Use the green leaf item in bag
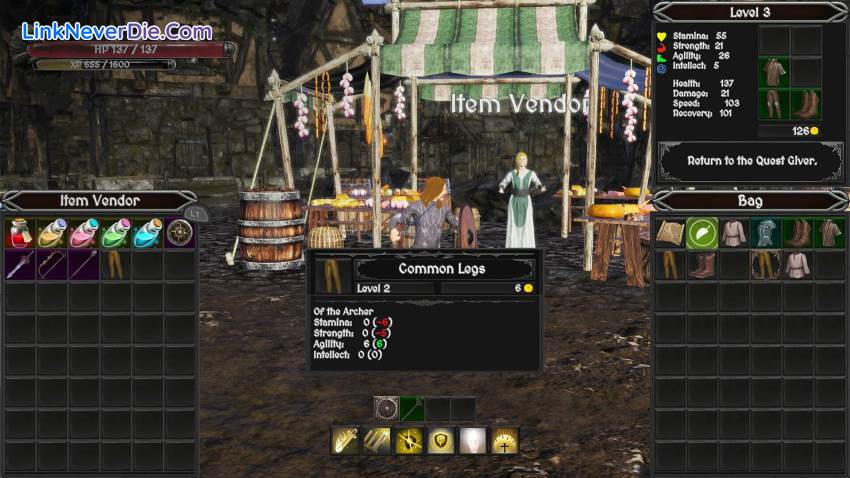 (702, 233)
